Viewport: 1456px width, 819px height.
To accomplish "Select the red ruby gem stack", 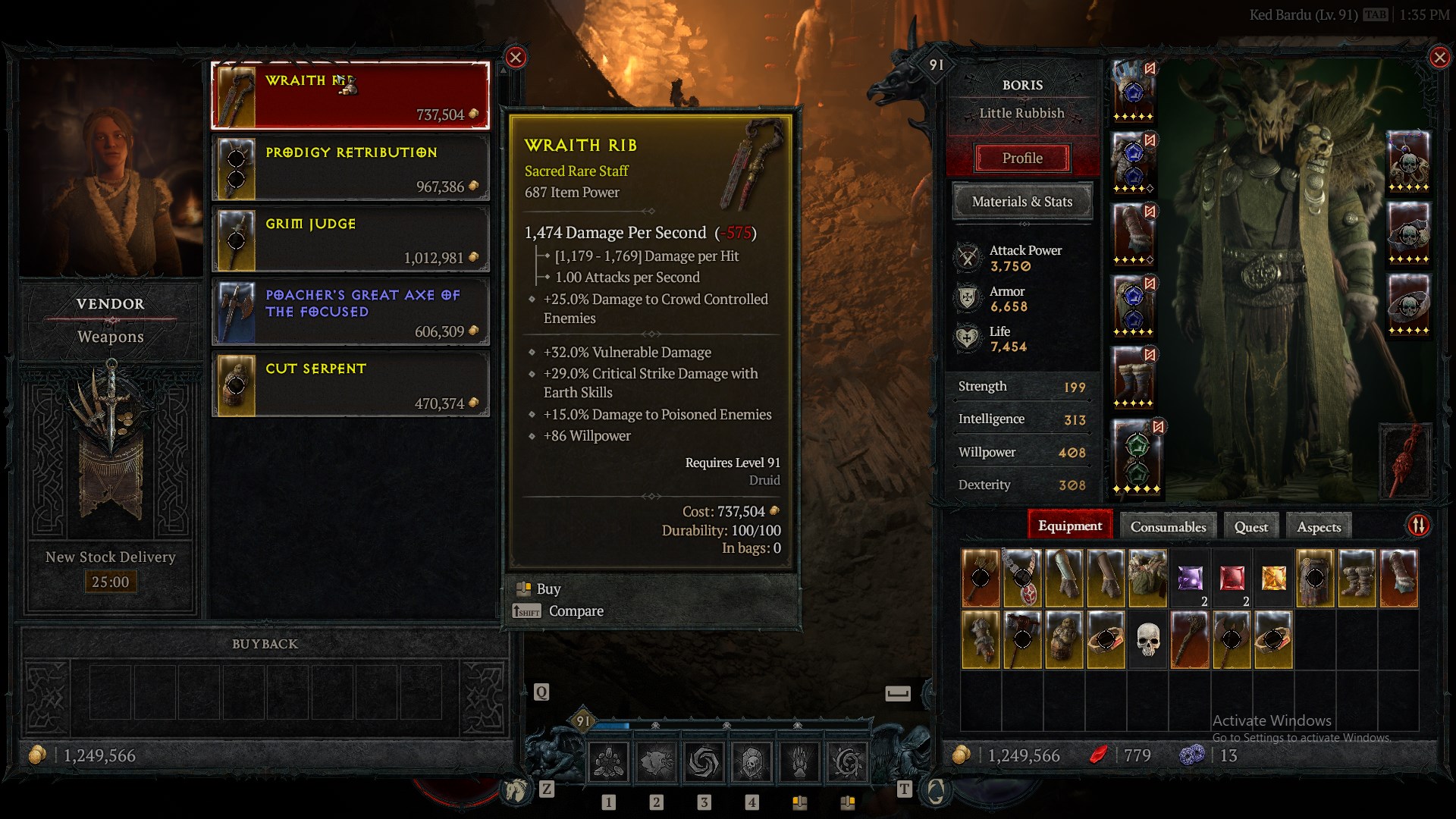I will (1232, 579).
